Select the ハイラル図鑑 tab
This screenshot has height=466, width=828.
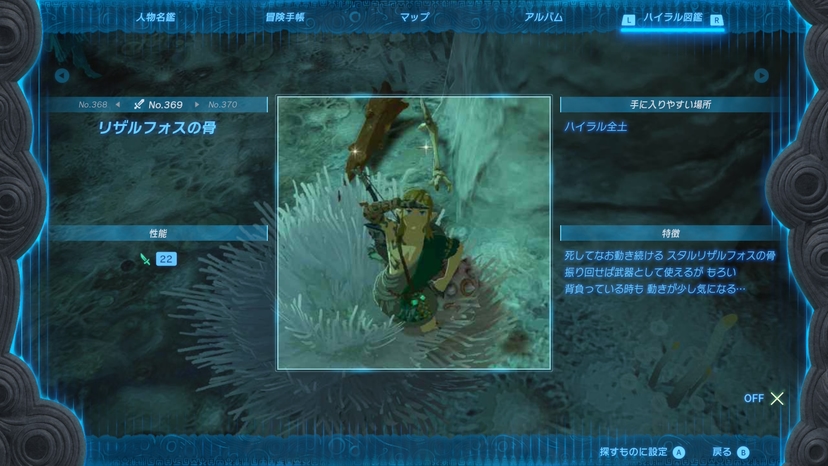click(x=672, y=18)
